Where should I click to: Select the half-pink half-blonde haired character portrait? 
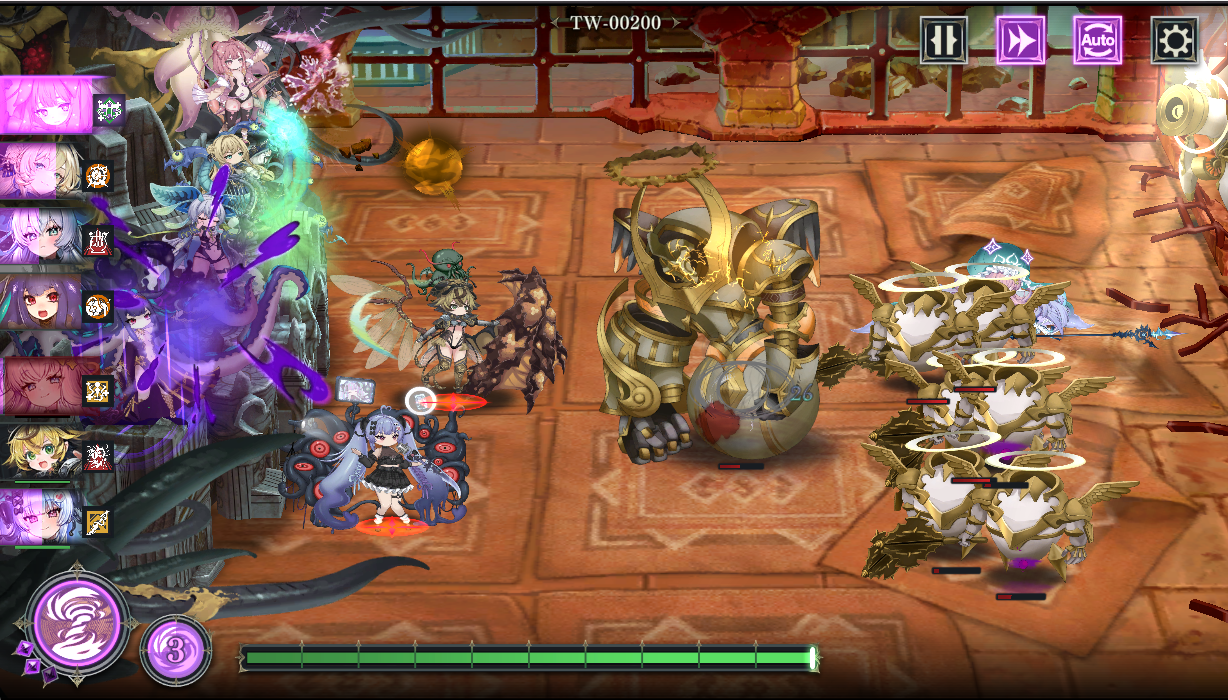[x=41, y=171]
